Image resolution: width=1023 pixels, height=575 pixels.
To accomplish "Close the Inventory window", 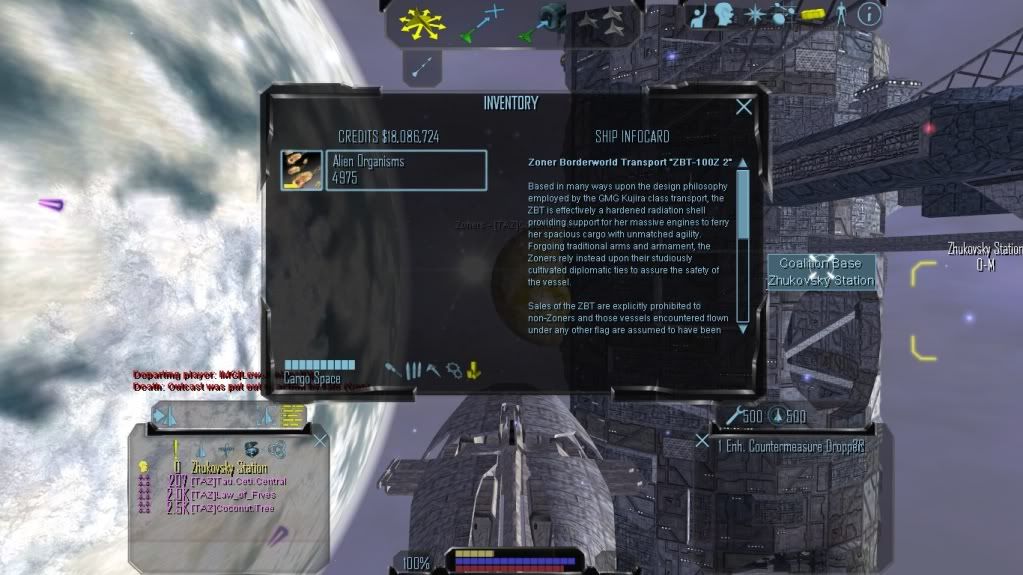I will (x=744, y=107).
